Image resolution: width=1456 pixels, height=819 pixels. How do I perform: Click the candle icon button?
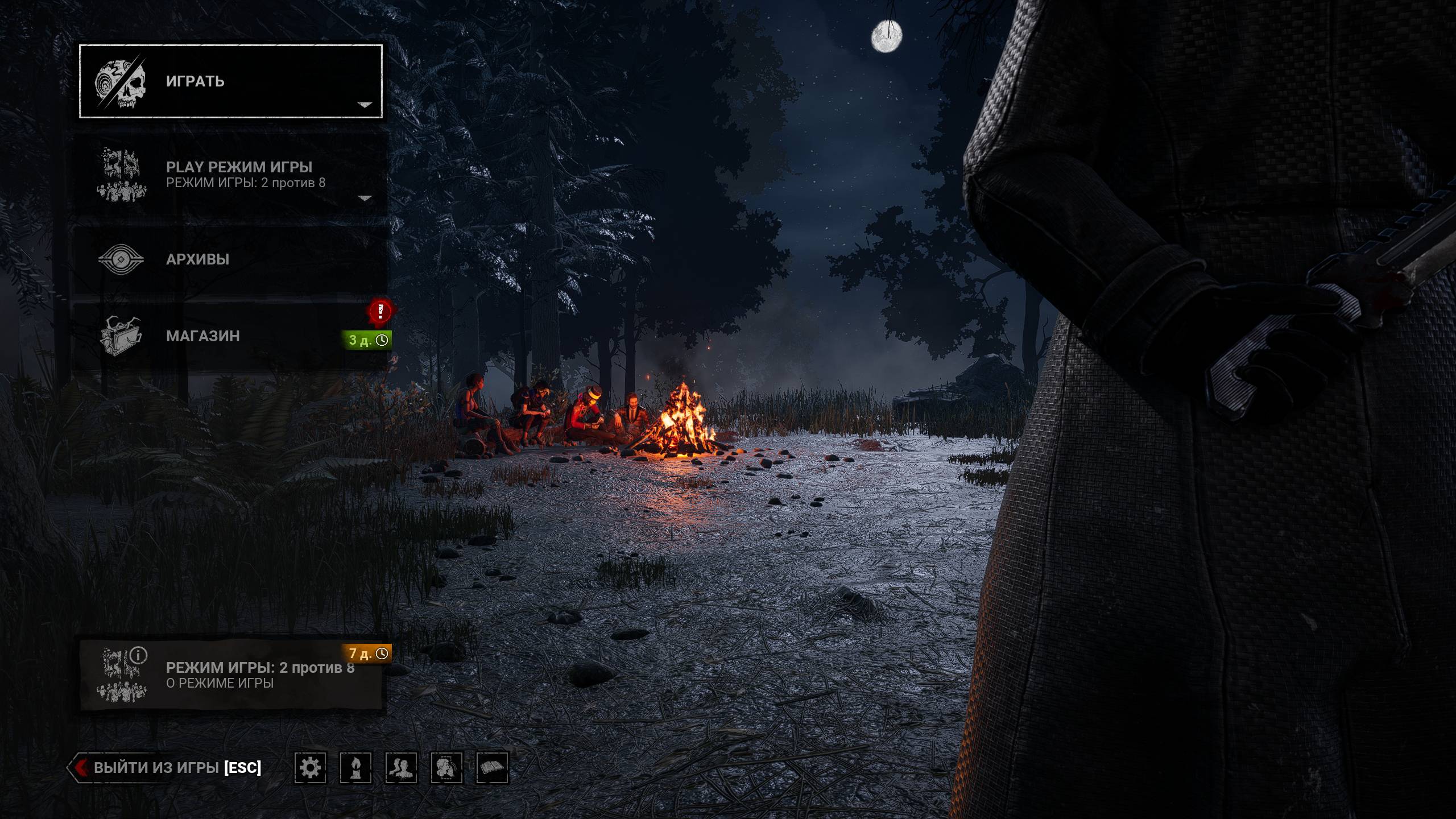pyautogui.click(x=355, y=768)
